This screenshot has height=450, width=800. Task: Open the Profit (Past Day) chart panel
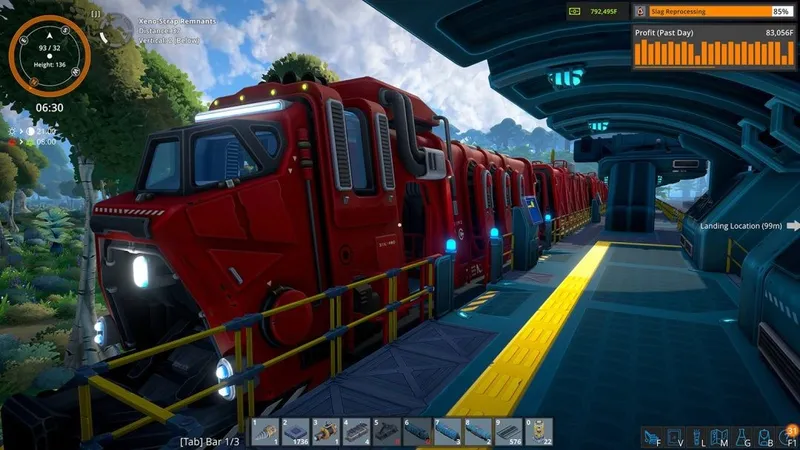point(713,49)
